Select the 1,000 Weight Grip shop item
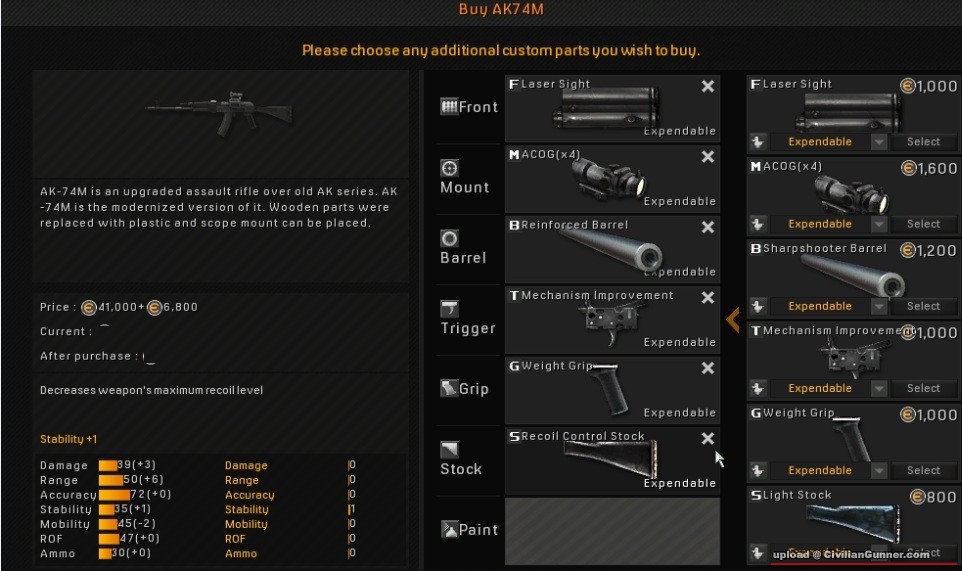 click(x=923, y=470)
